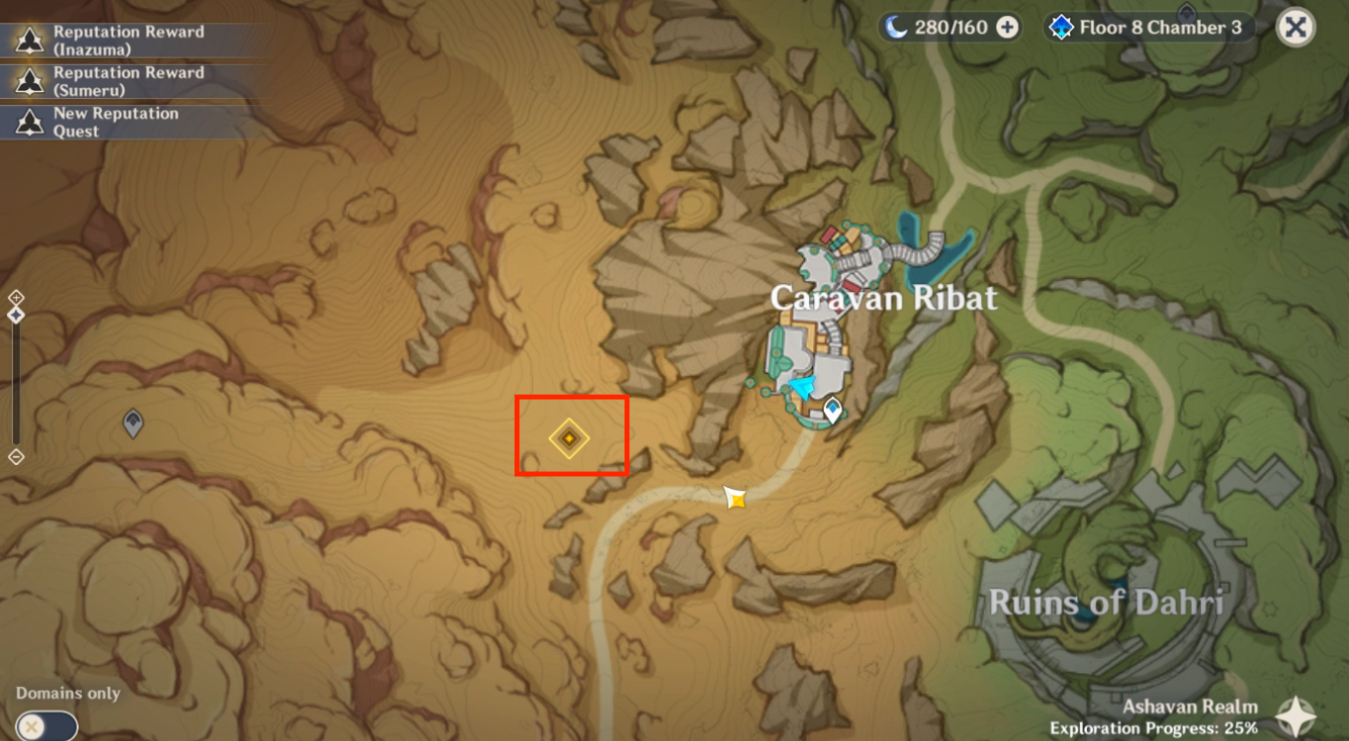Click the yellow quest navigation marker

tap(736, 497)
